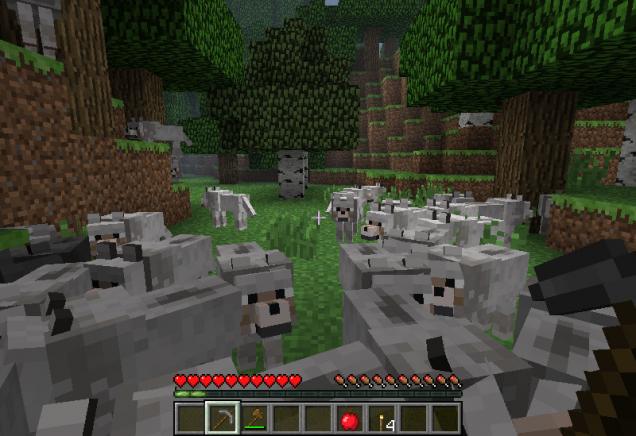Pick the torch stack slot
Screen dimensions: 636x436
point(381,419)
